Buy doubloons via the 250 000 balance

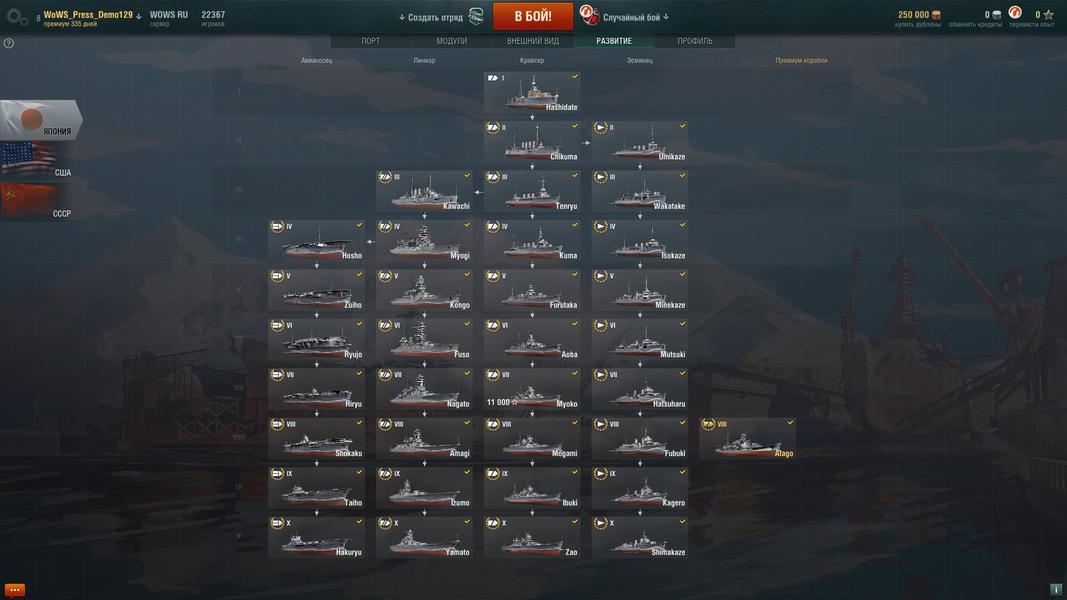pos(918,16)
